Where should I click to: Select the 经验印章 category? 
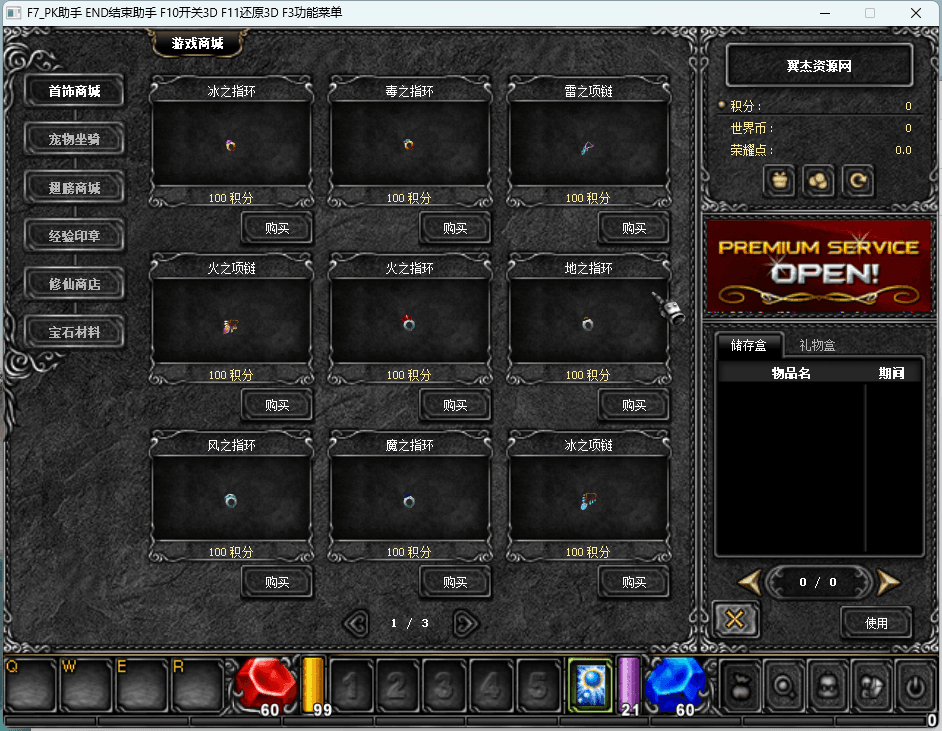point(75,236)
